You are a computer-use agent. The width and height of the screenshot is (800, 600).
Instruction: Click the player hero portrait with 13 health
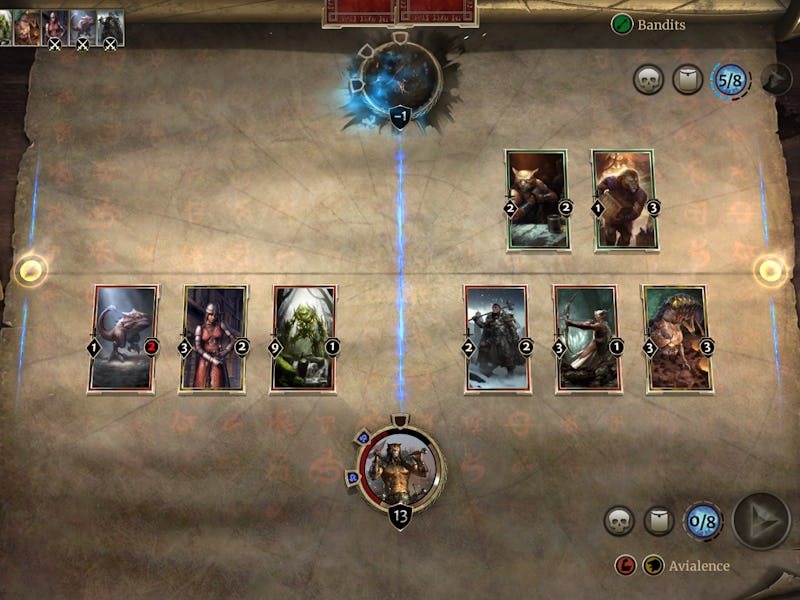click(x=400, y=468)
